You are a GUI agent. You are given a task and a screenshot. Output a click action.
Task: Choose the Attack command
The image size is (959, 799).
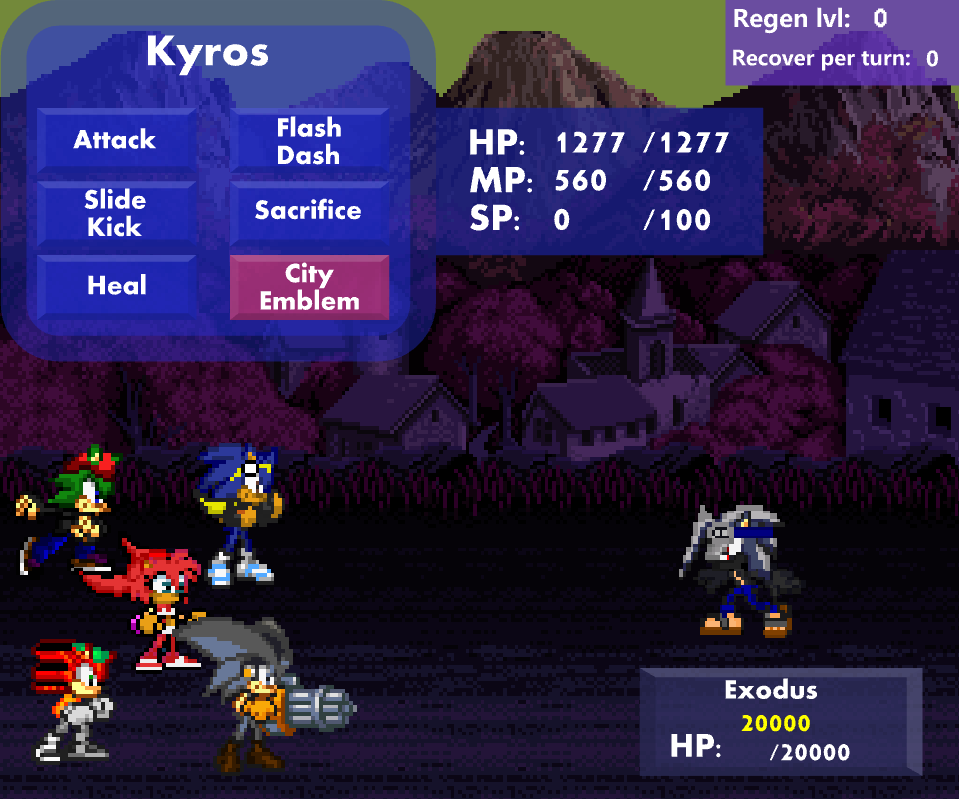tap(116, 140)
